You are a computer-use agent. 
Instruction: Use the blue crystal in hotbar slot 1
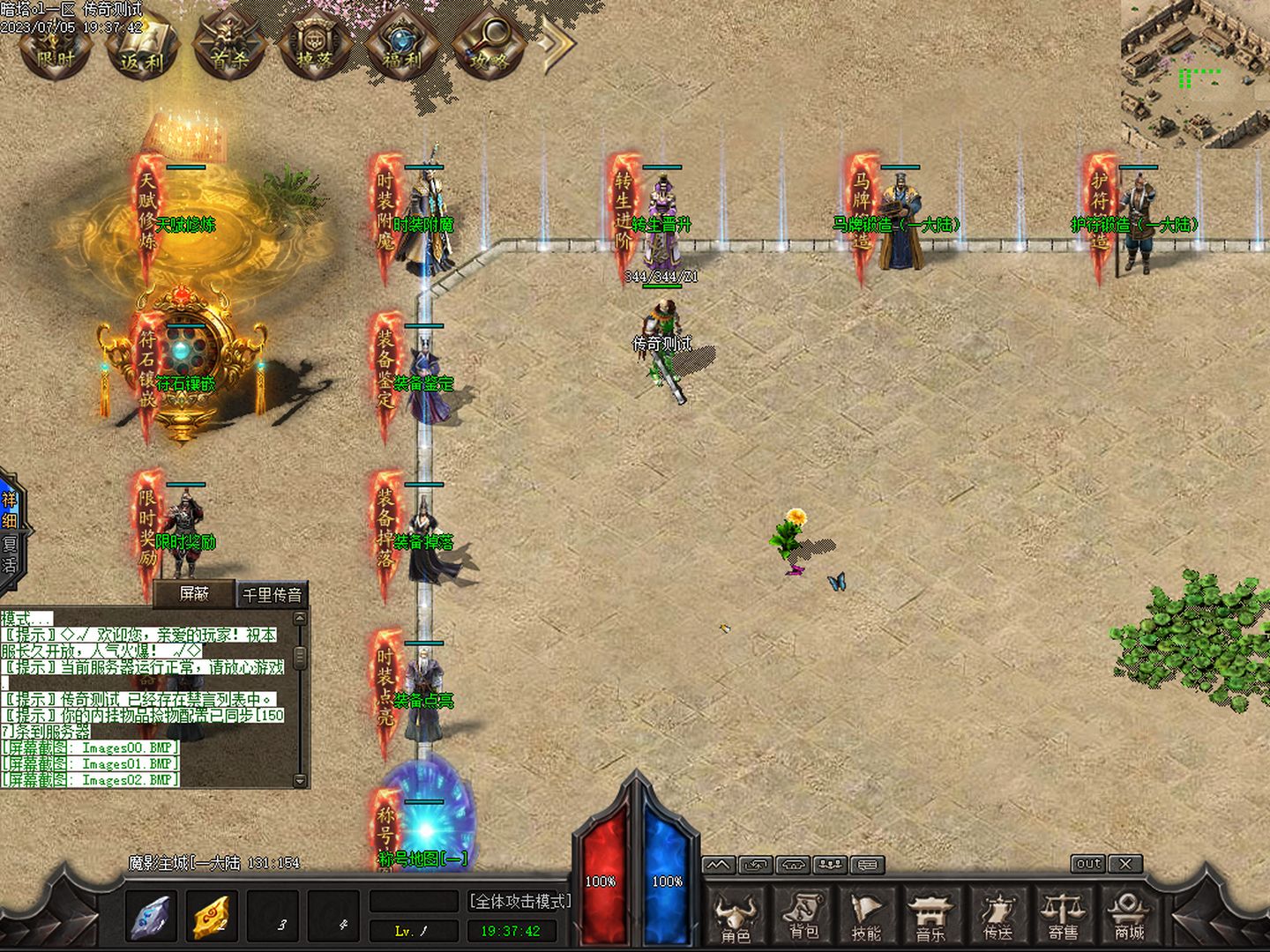pyautogui.click(x=151, y=917)
